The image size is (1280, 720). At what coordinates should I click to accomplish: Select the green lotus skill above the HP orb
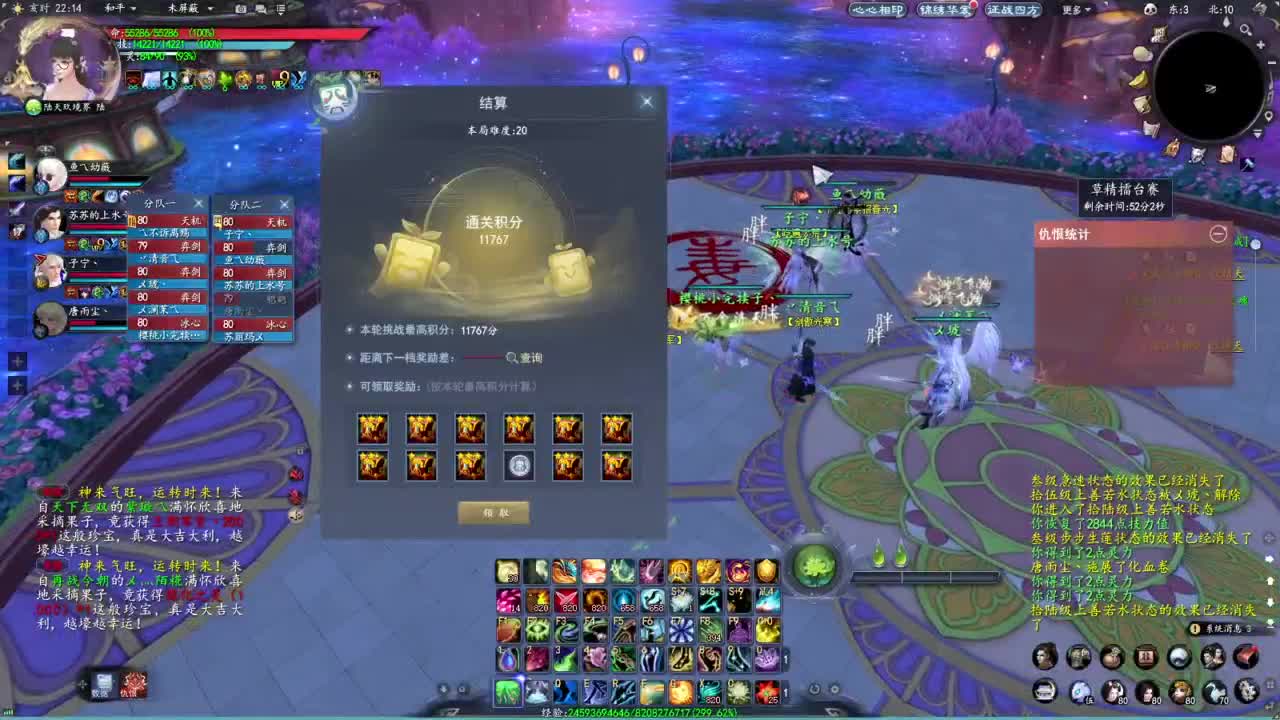pyautogui.click(x=818, y=566)
